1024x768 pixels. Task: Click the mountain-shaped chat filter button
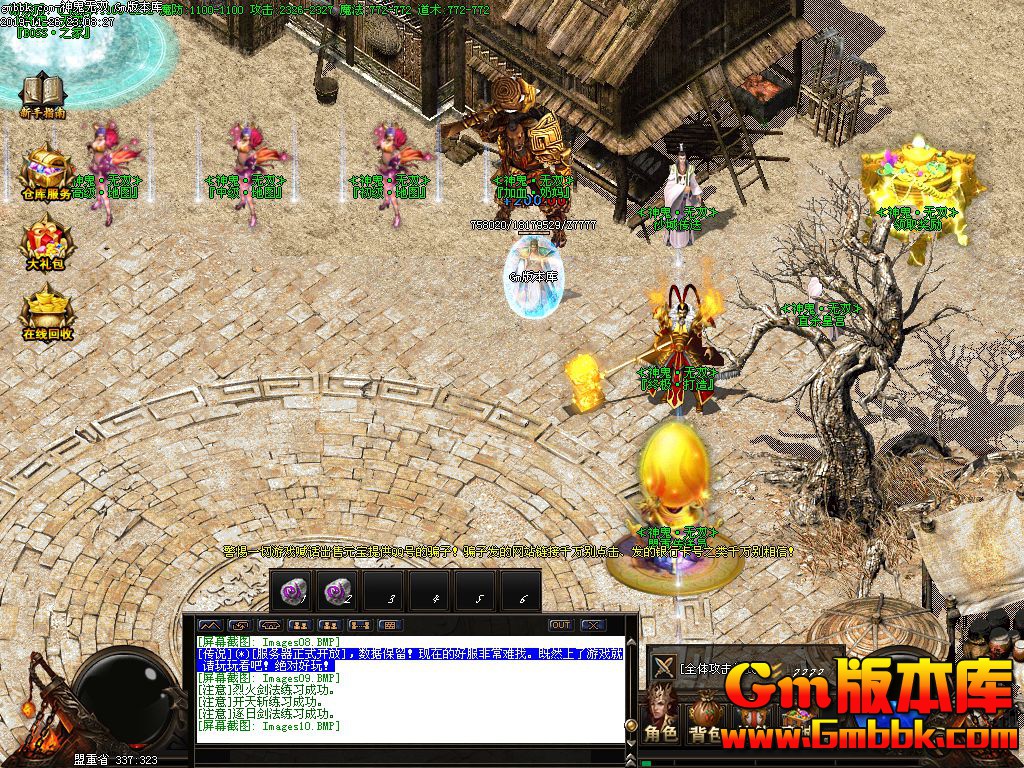pyautogui.click(x=210, y=625)
